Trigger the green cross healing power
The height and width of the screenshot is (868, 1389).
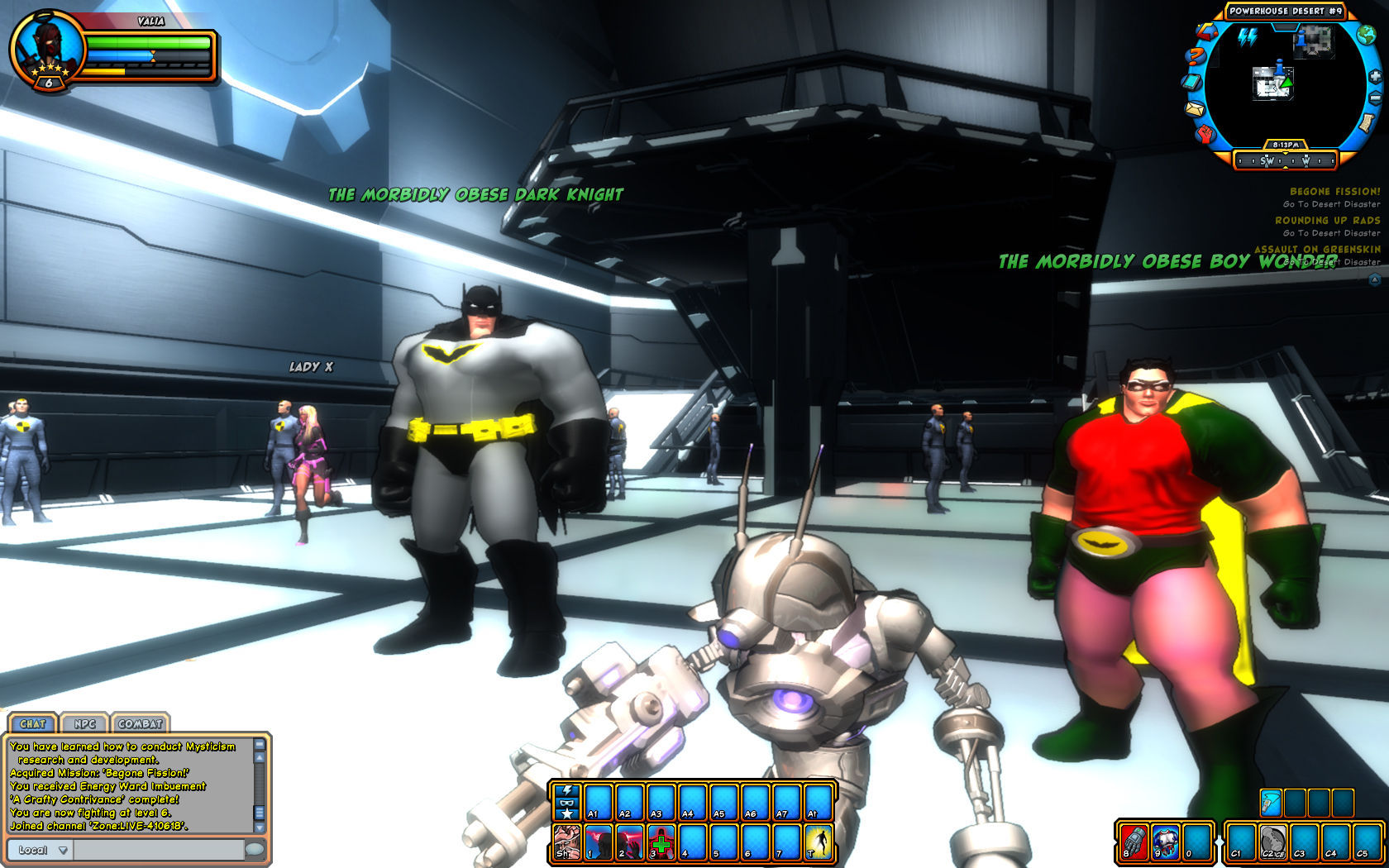click(x=661, y=842)
